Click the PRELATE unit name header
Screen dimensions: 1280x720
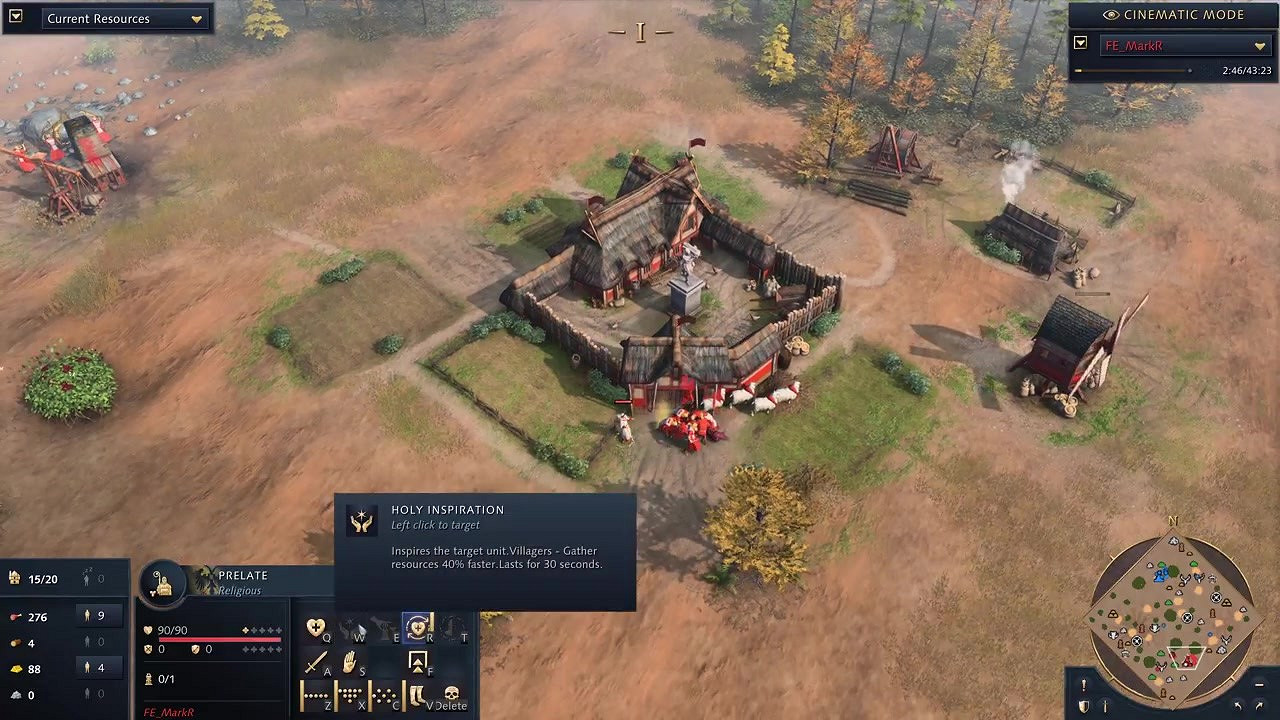(243, 575)
